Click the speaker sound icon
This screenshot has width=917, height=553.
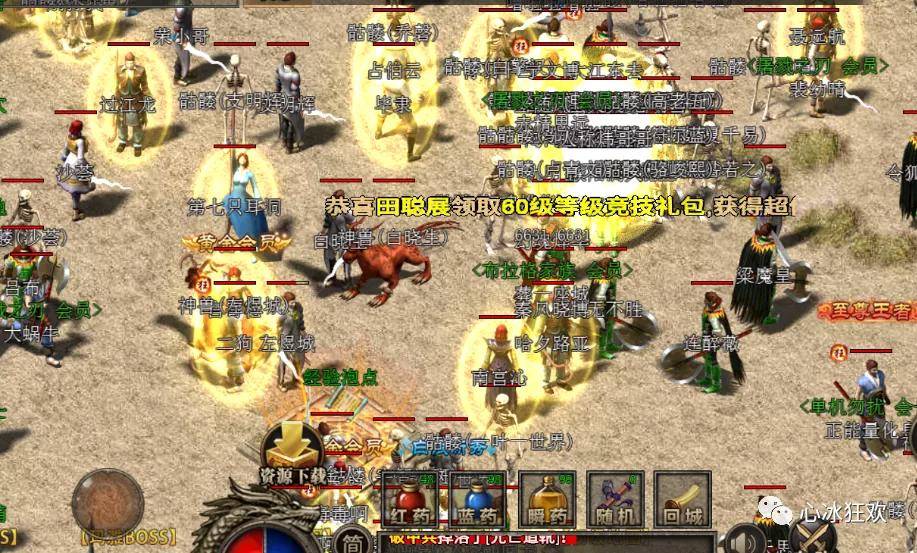[742, 539]
